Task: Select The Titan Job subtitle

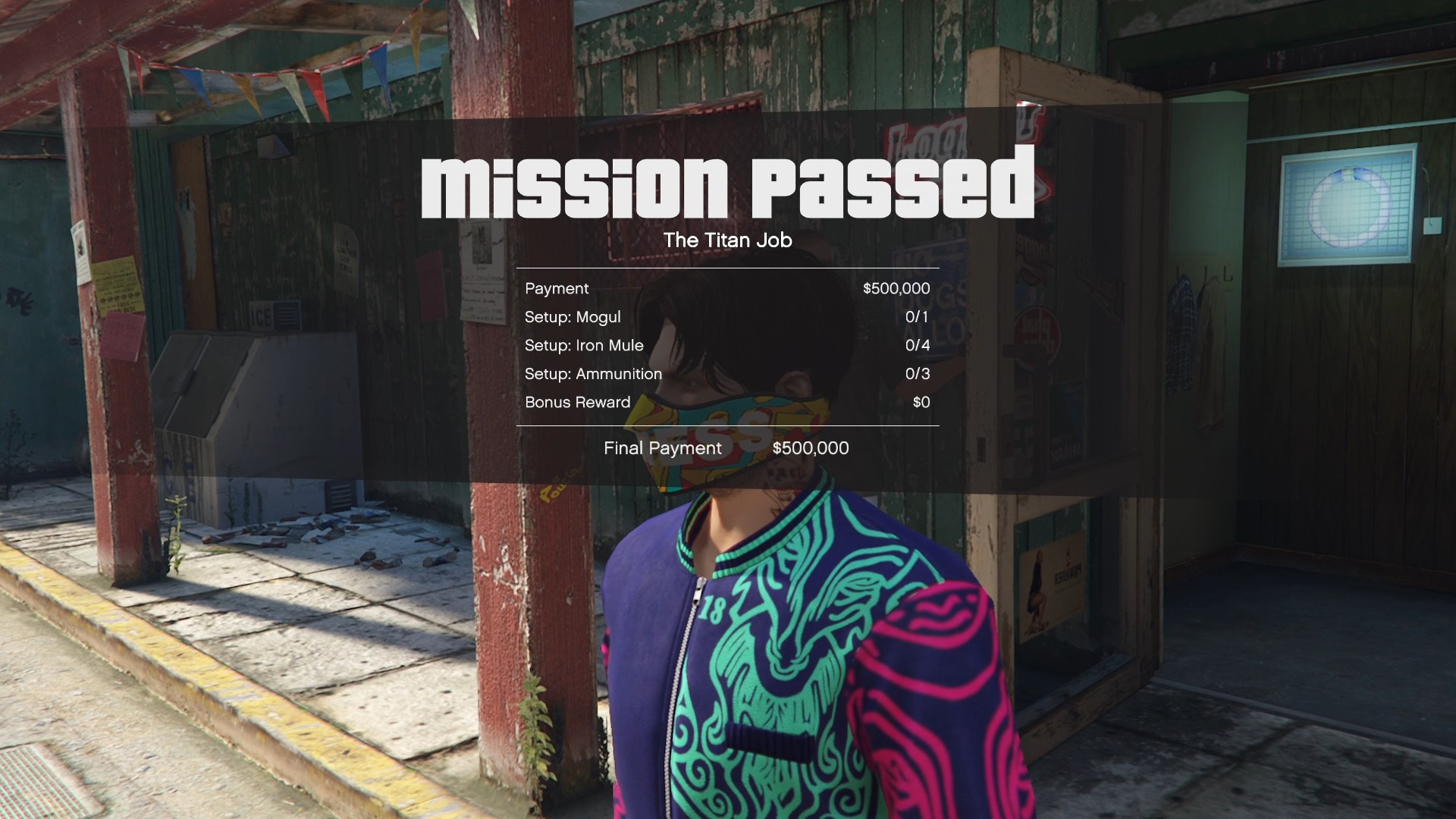Action: click(x=728, y=240)
